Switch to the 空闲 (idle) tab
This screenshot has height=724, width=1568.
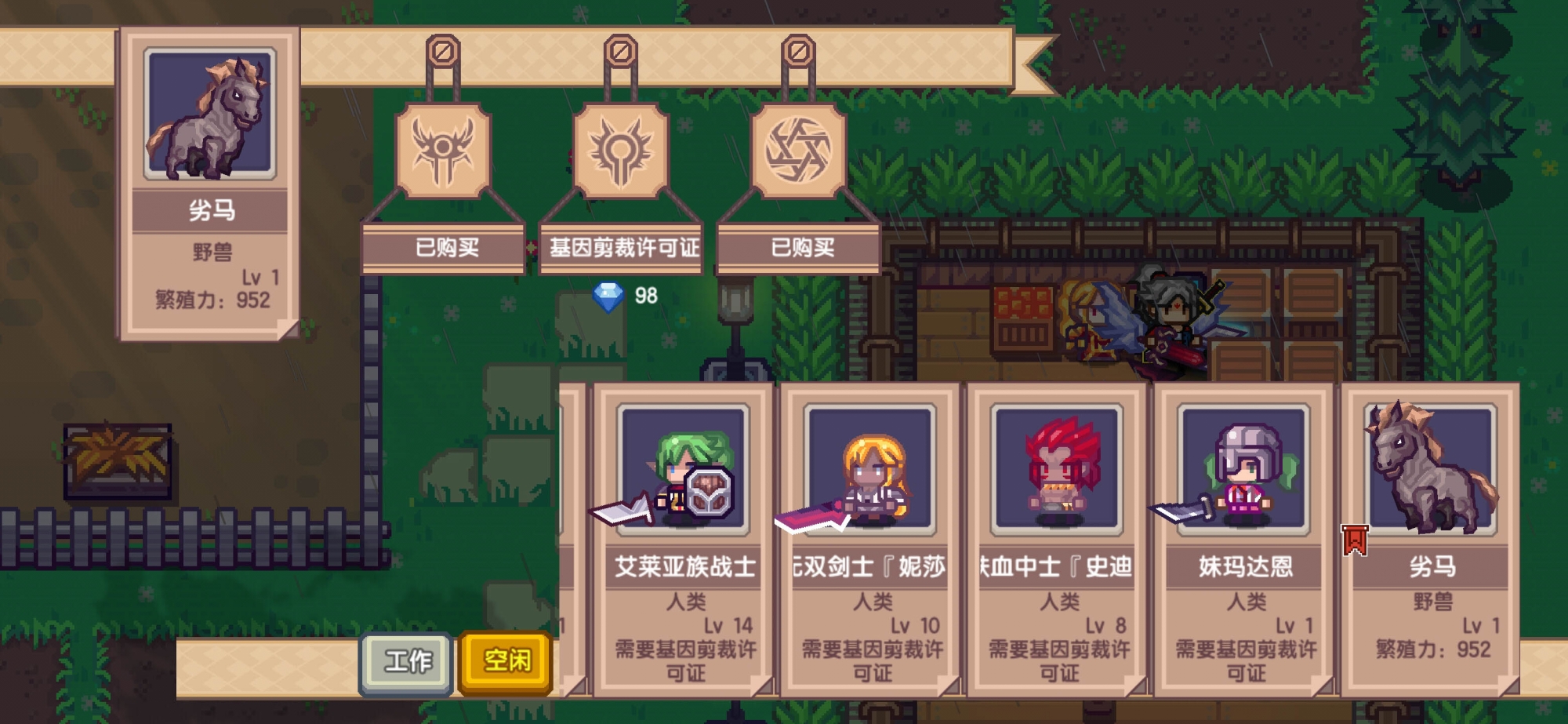coord(506,662)
